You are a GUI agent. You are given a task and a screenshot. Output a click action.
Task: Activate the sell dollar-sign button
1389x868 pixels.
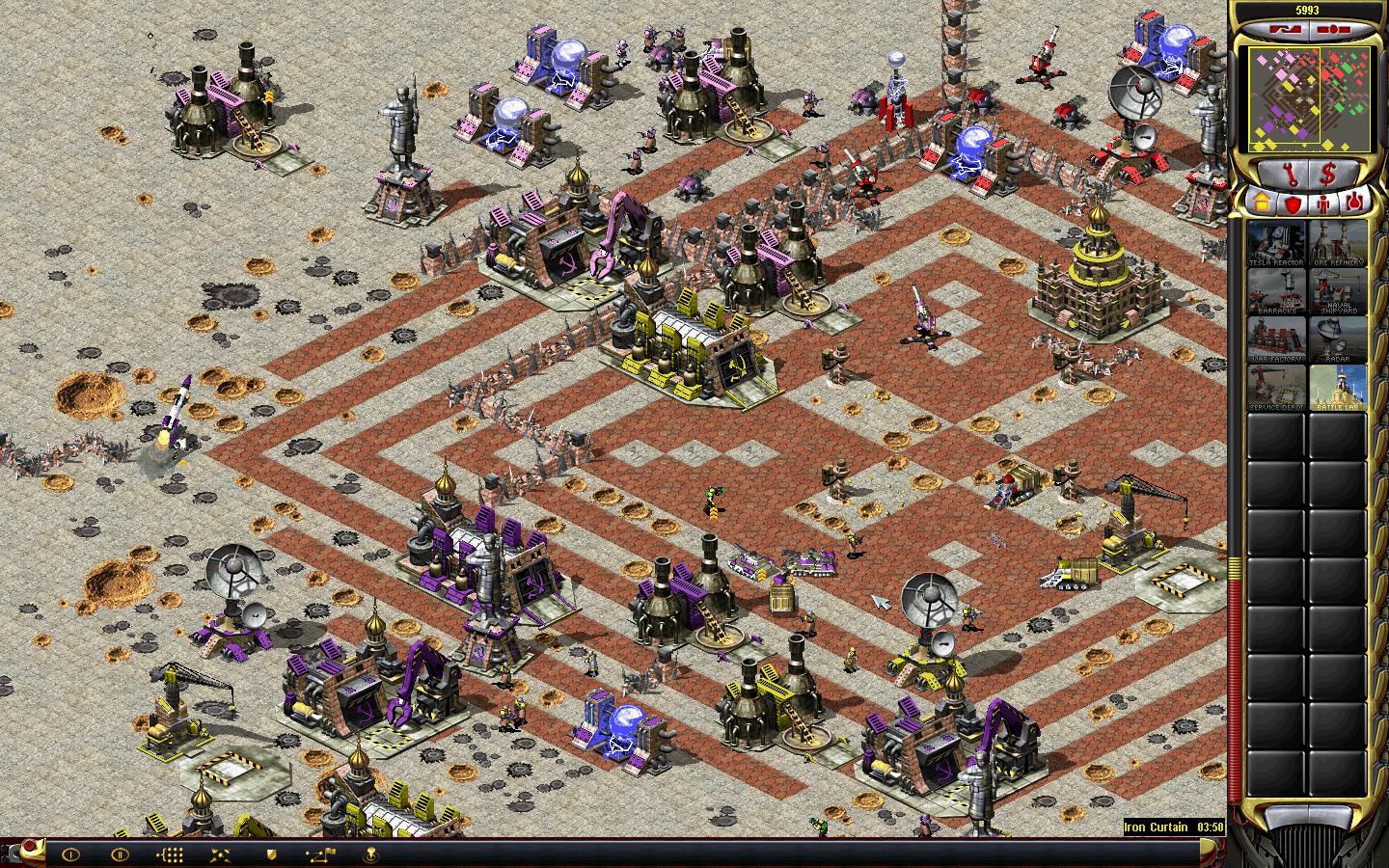point(1327,175)
